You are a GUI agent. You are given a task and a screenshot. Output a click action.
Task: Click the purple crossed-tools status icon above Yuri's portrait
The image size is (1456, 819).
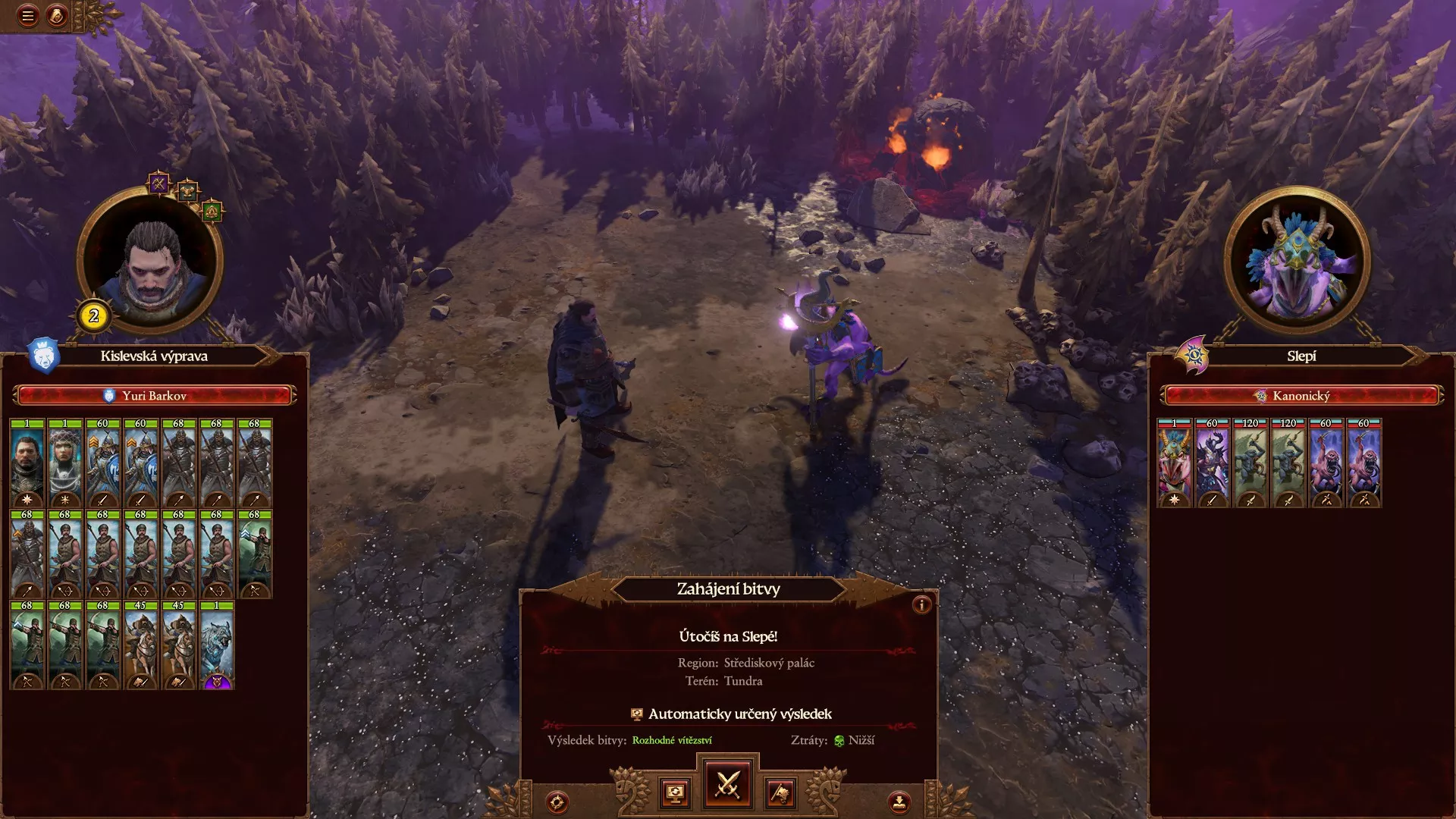coord(158,185)
